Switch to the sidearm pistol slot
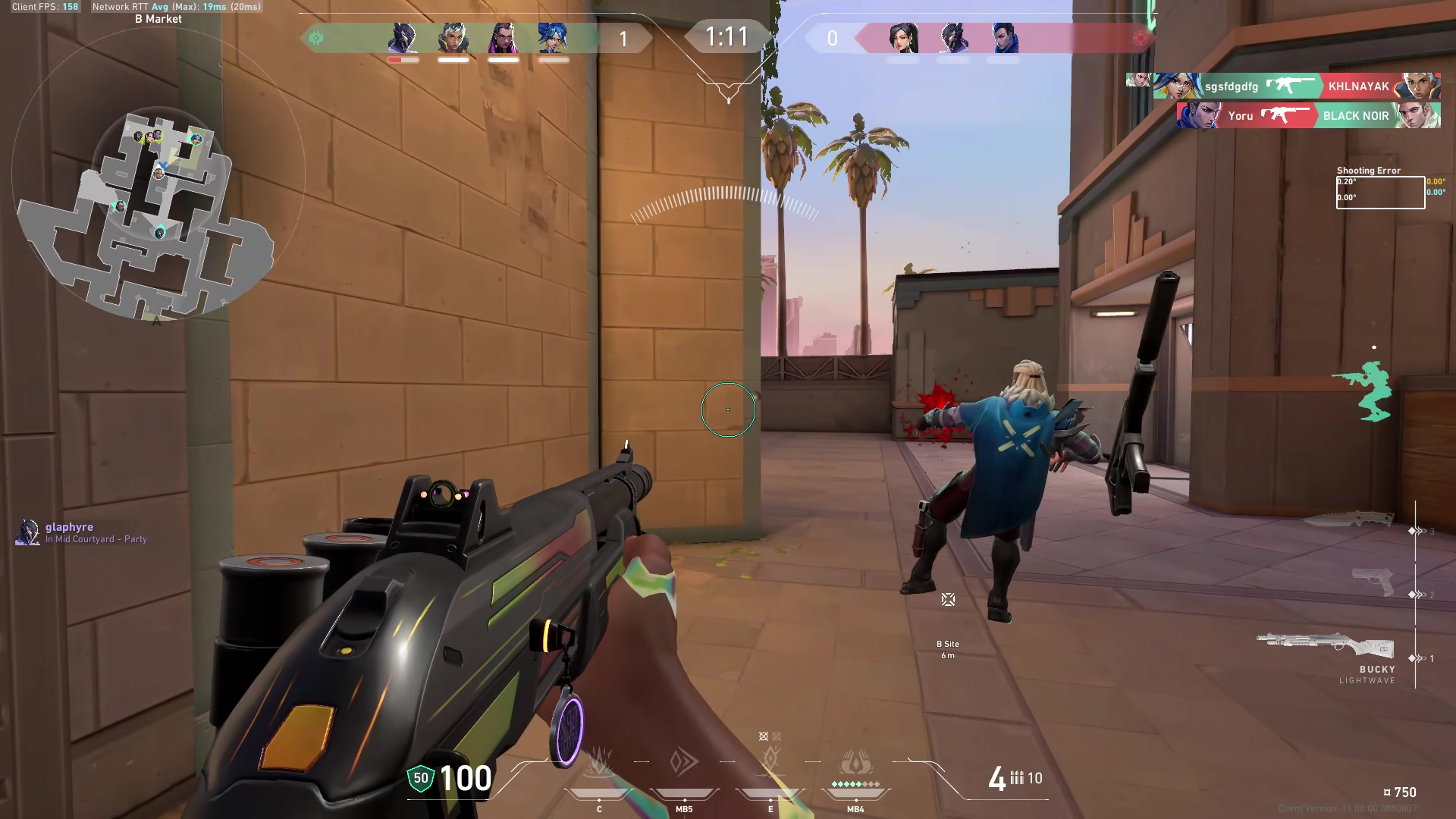 (x=1373, y=582)
